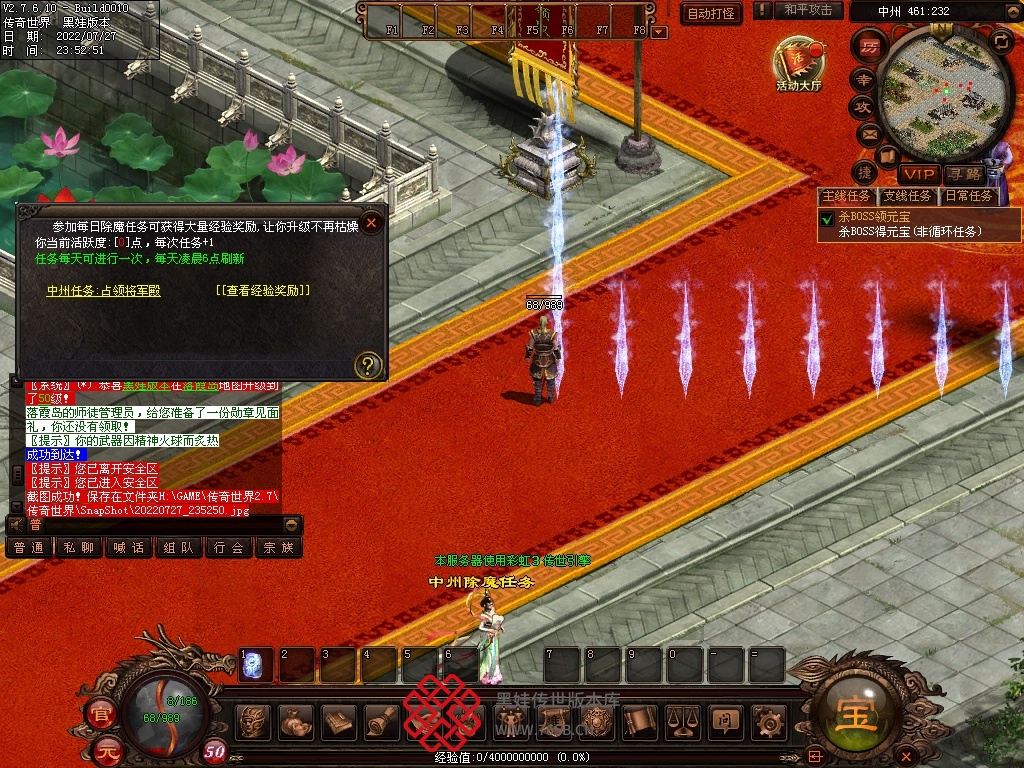Open the 中州任务:占领将军殿 quest link
This screenshot has width=1024, height=768.
(103, 291)
